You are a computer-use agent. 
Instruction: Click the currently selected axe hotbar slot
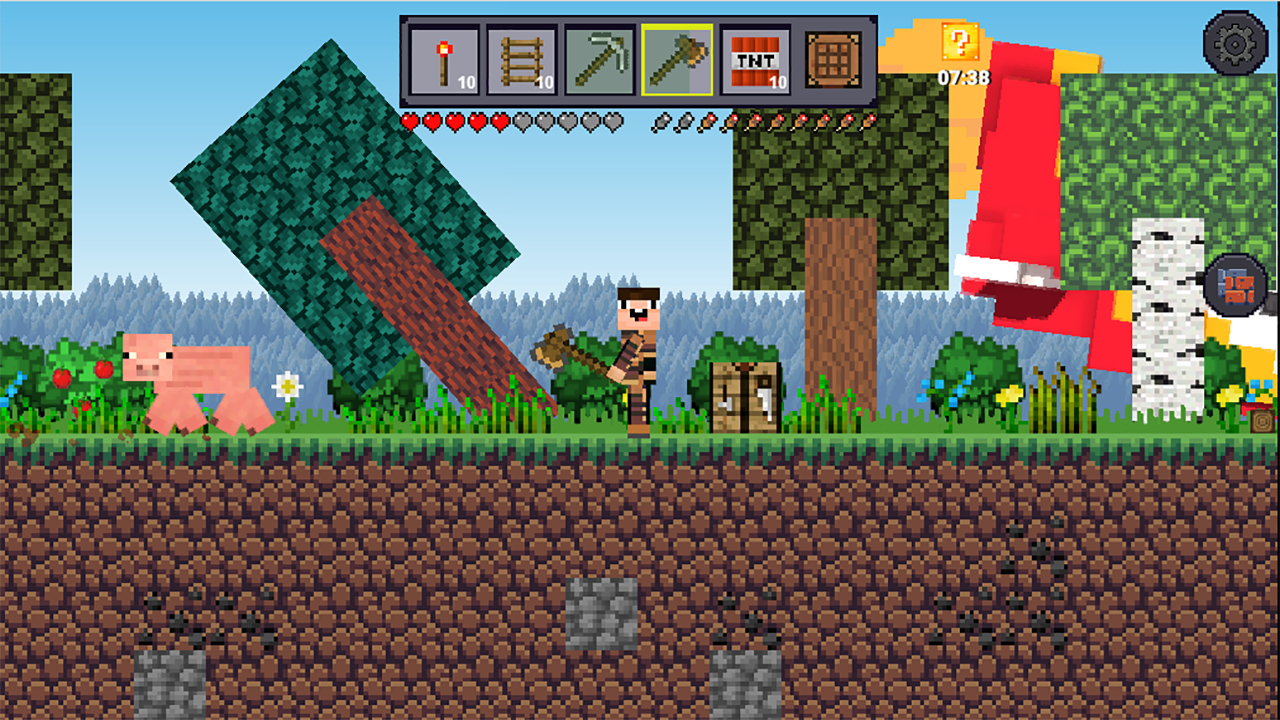pos(678,62)
